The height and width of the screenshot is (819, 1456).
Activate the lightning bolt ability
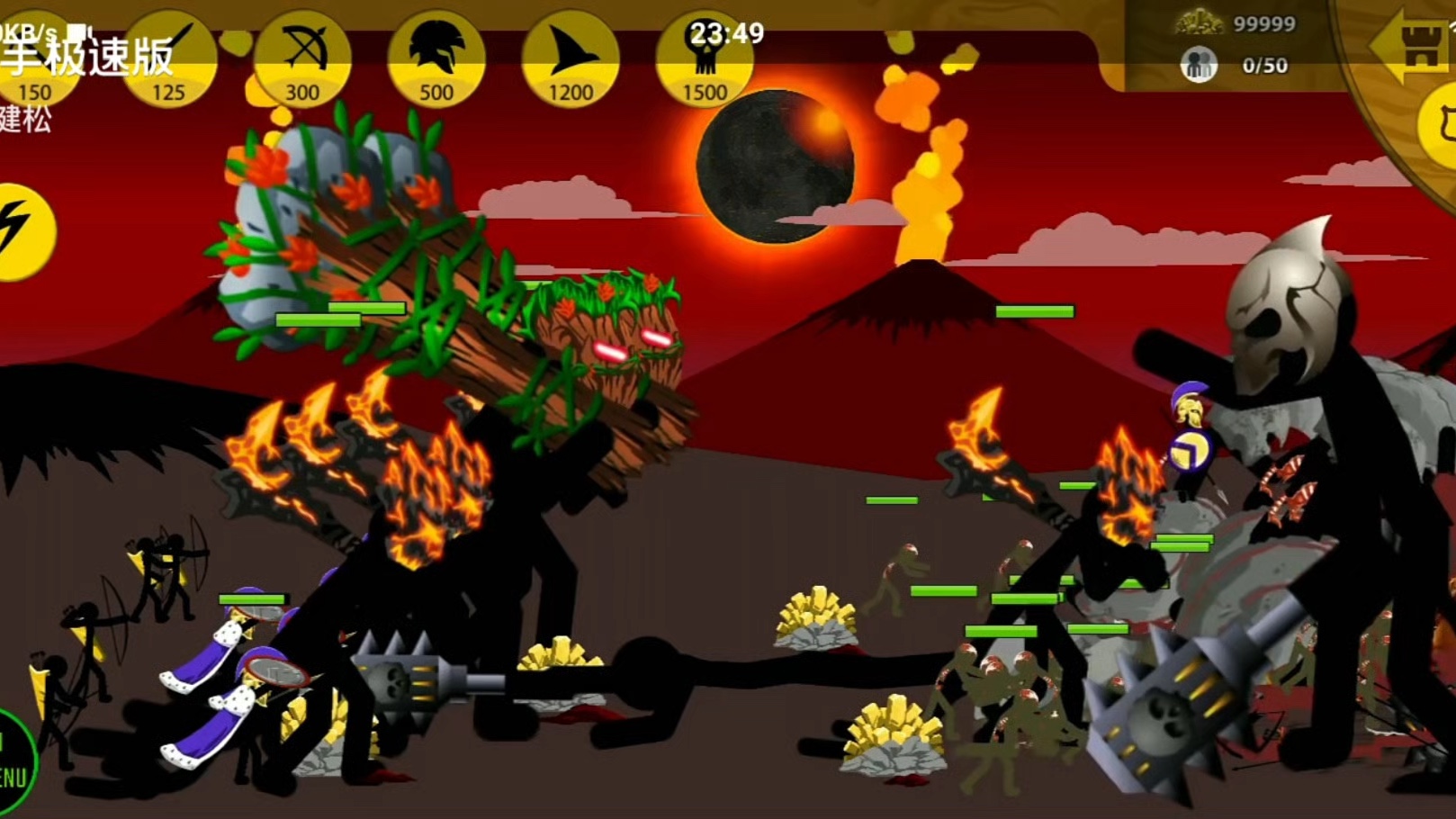point(20,231)
